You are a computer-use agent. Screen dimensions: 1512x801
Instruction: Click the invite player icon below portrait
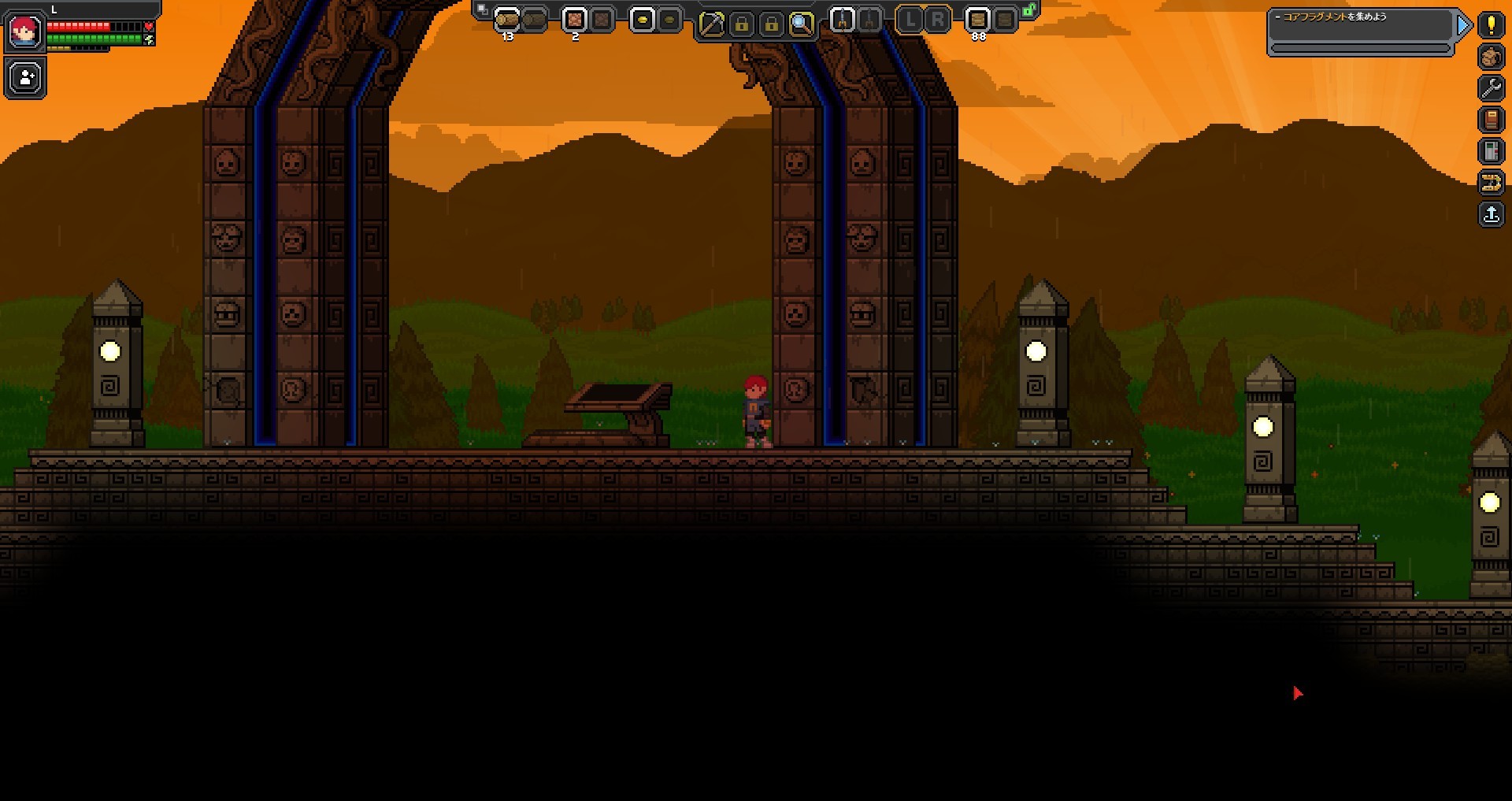click(x=24, y=77)
